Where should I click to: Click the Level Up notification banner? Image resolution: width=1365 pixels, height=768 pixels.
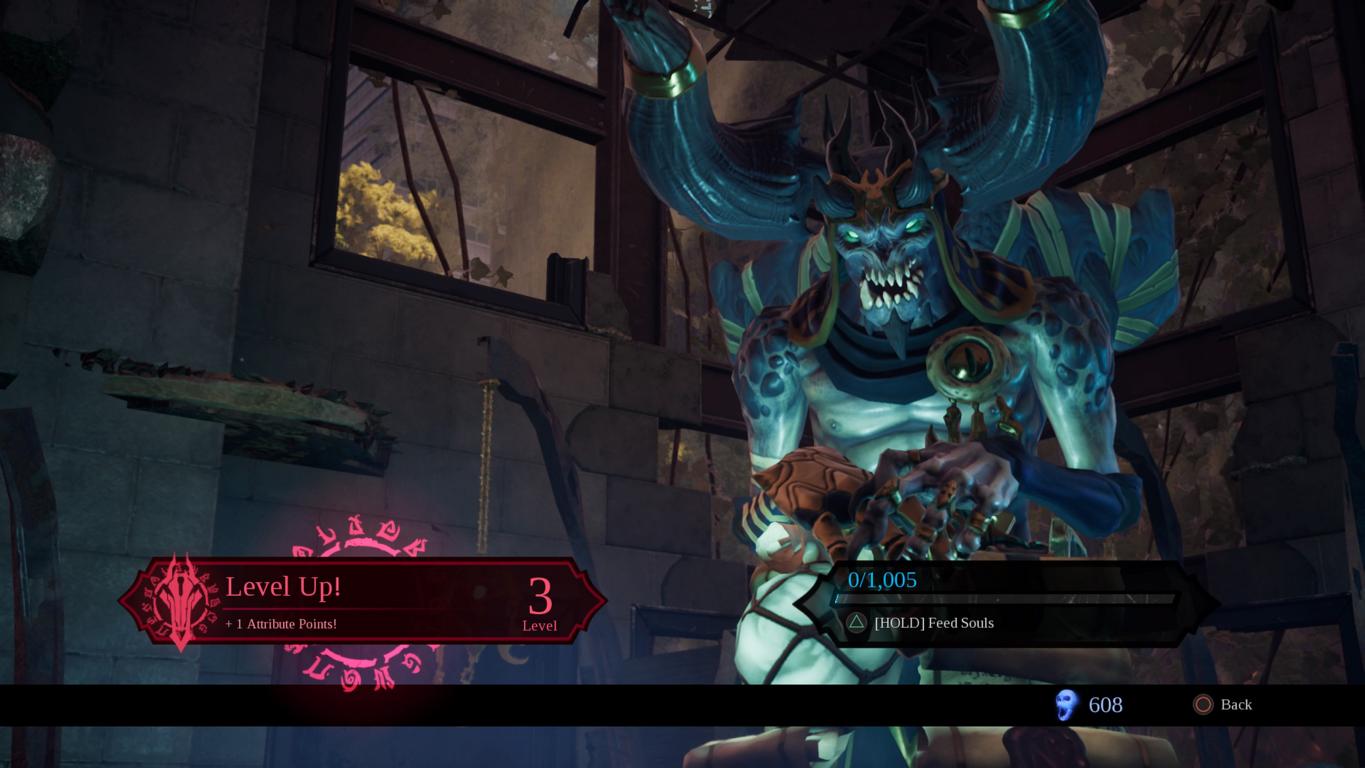pos(362,600)
